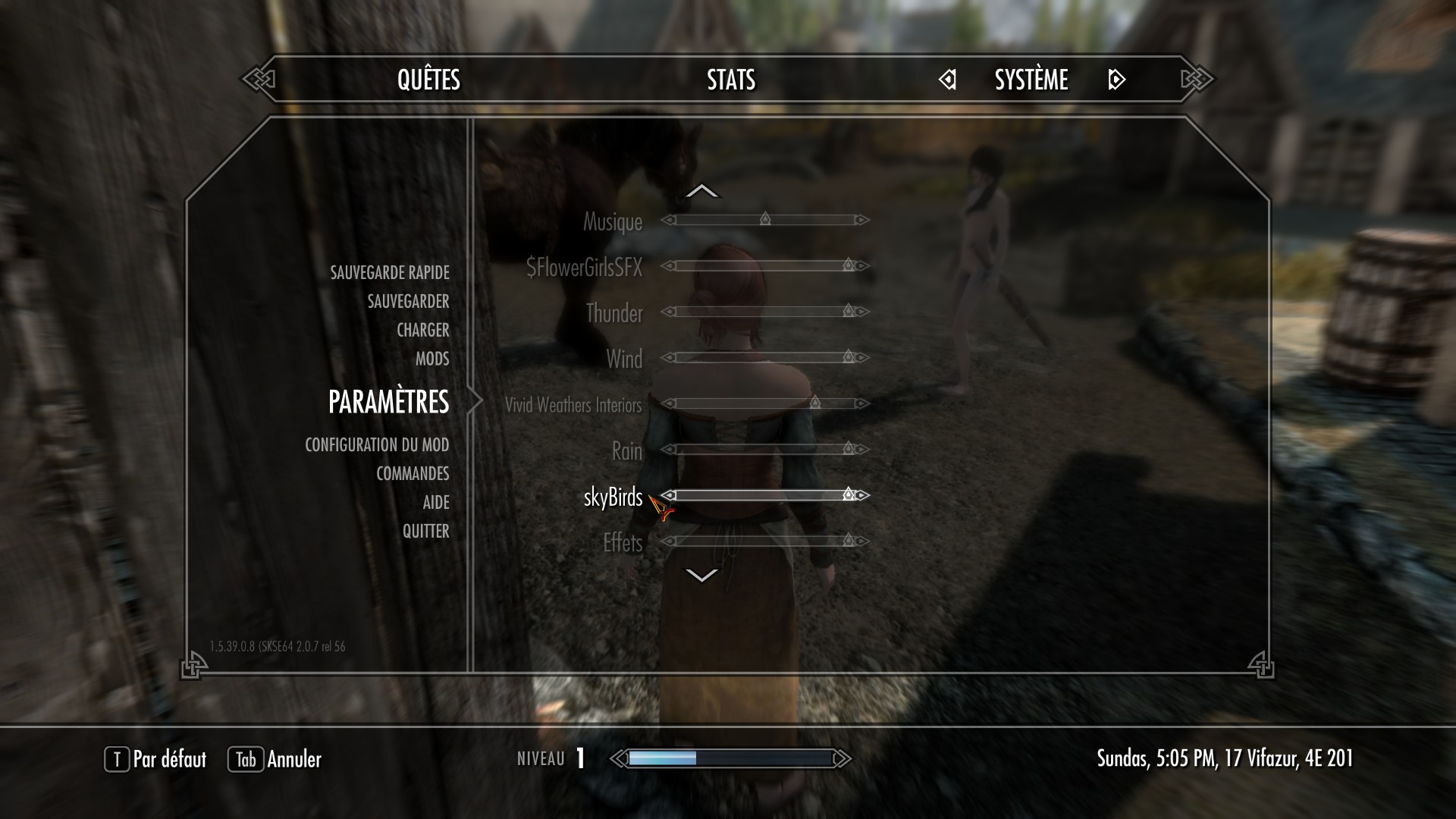
Task: Open the Sauvegarder menu entry
Action: click(x=408, y=301)
